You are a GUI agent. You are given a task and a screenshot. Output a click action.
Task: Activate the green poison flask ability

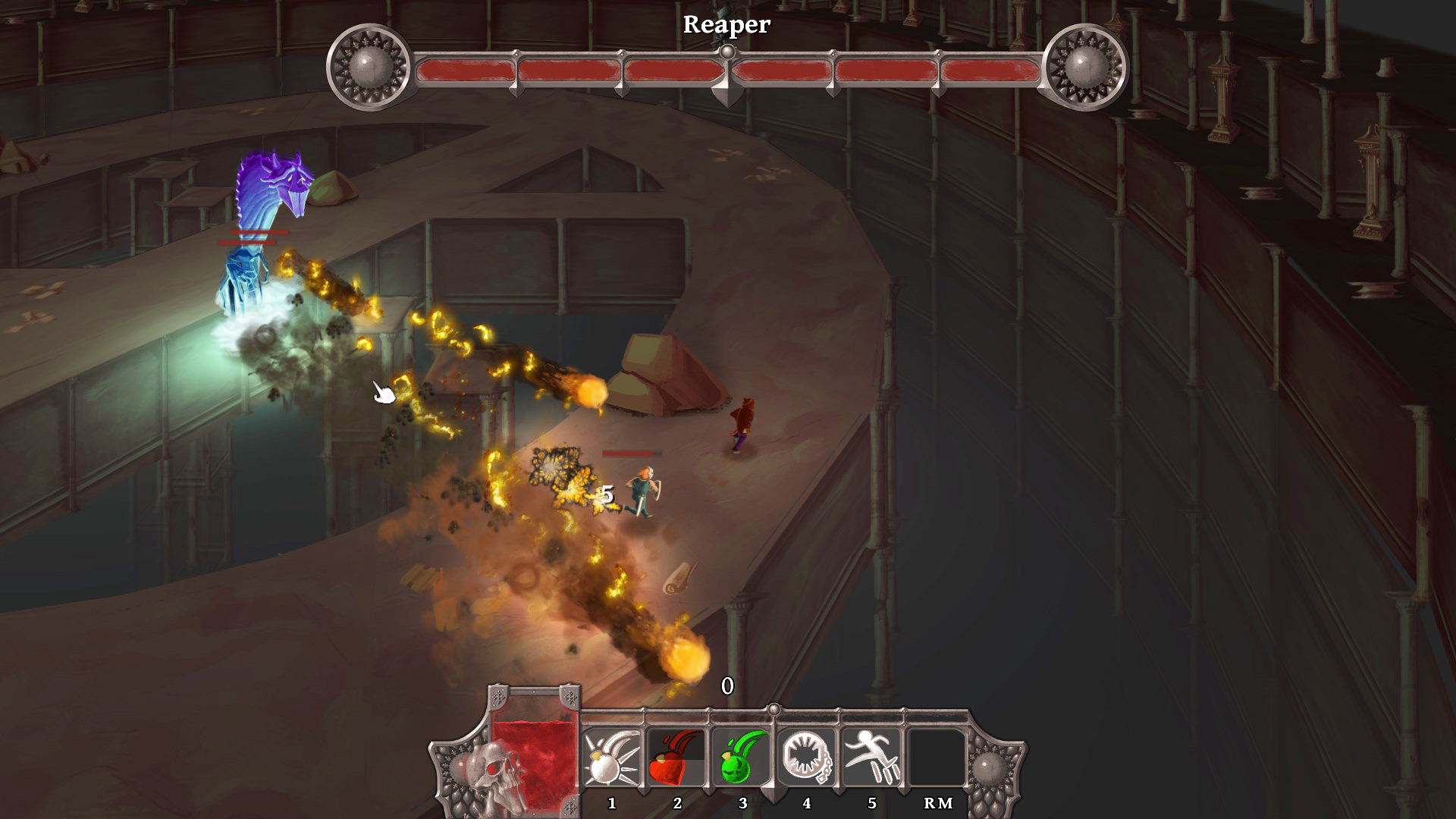[x=742, y=759]
